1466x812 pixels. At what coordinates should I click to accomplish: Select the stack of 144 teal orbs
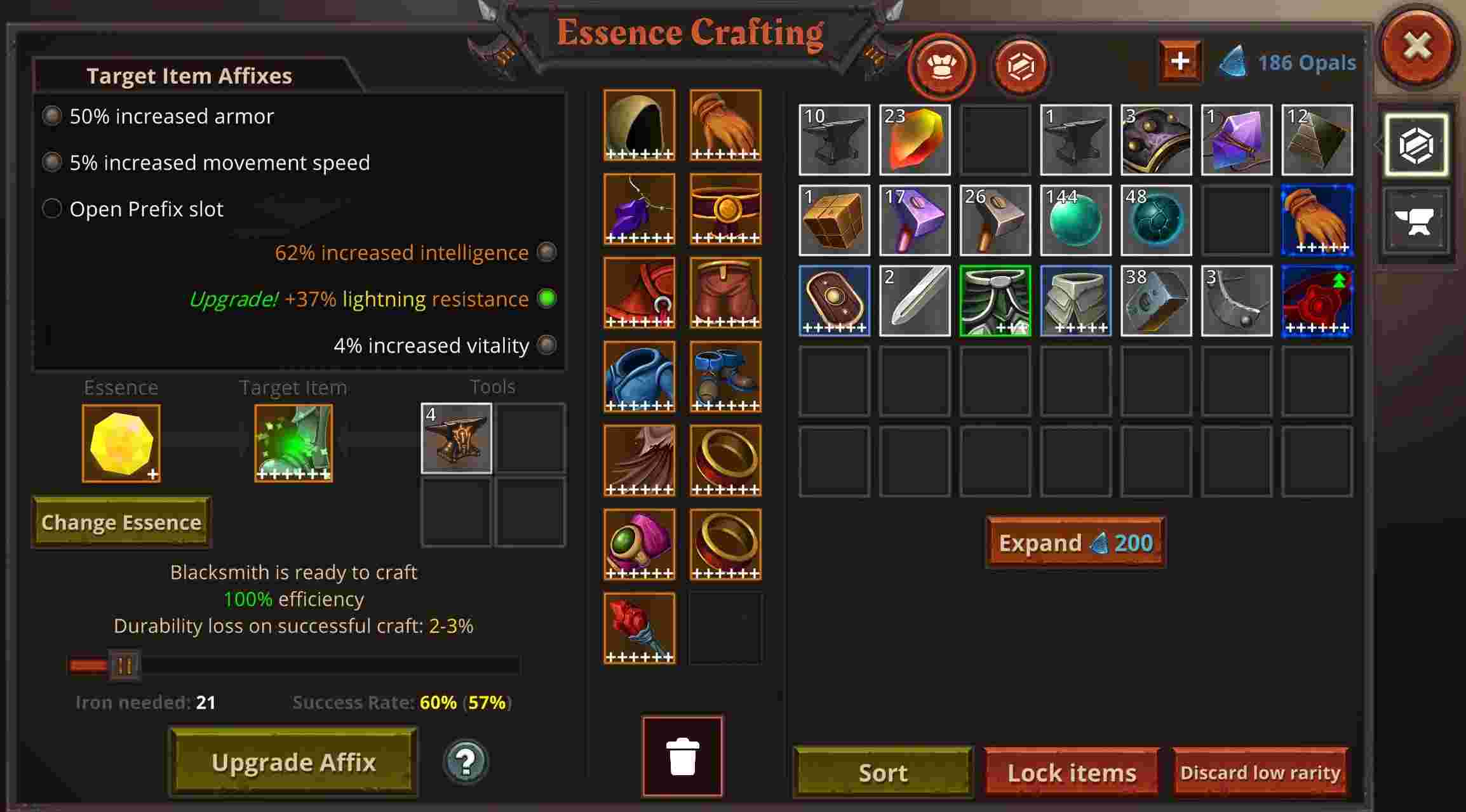[x=1075, y=220]
